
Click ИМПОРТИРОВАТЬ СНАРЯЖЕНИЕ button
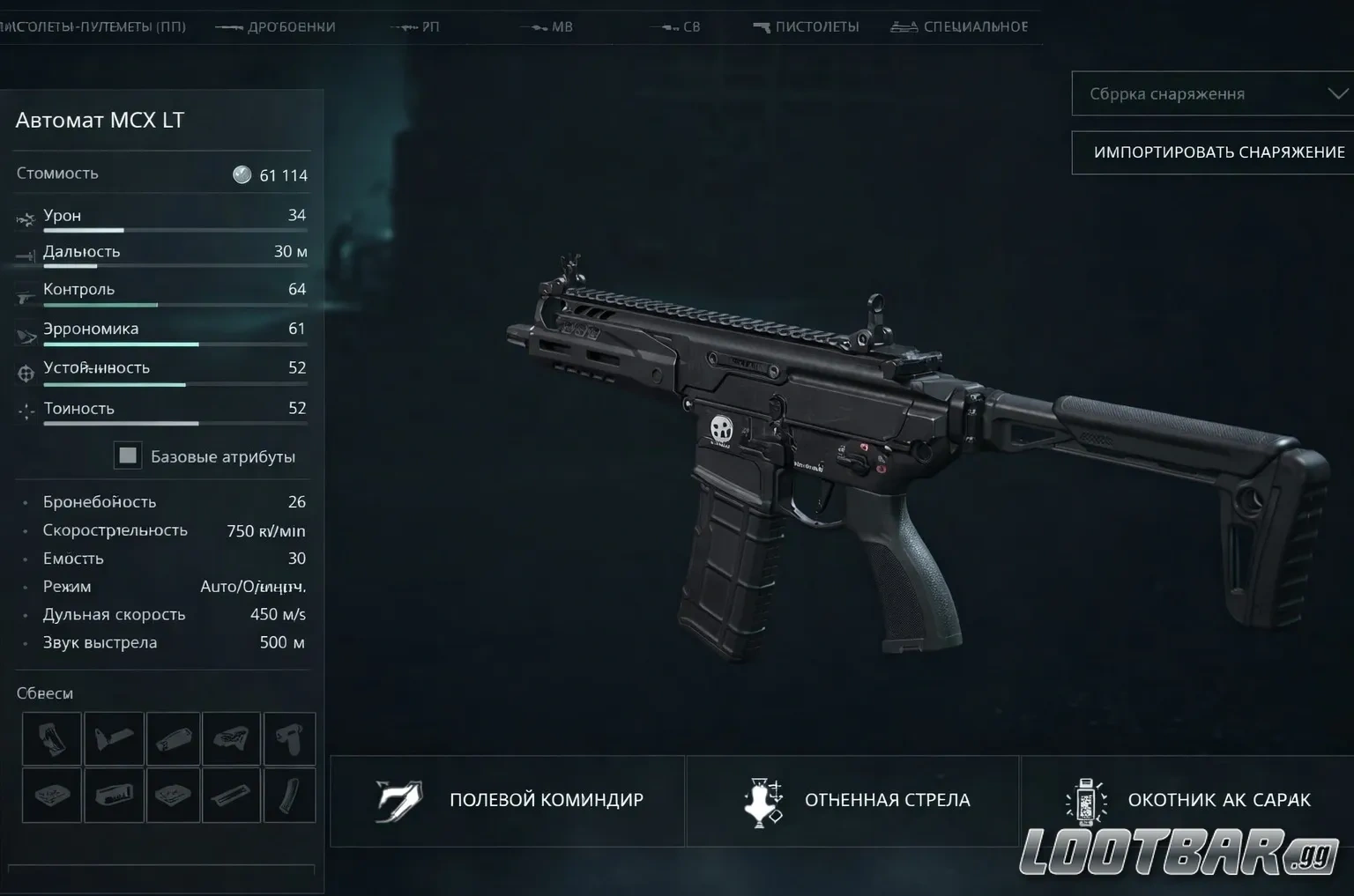[x=1212, y=152]
